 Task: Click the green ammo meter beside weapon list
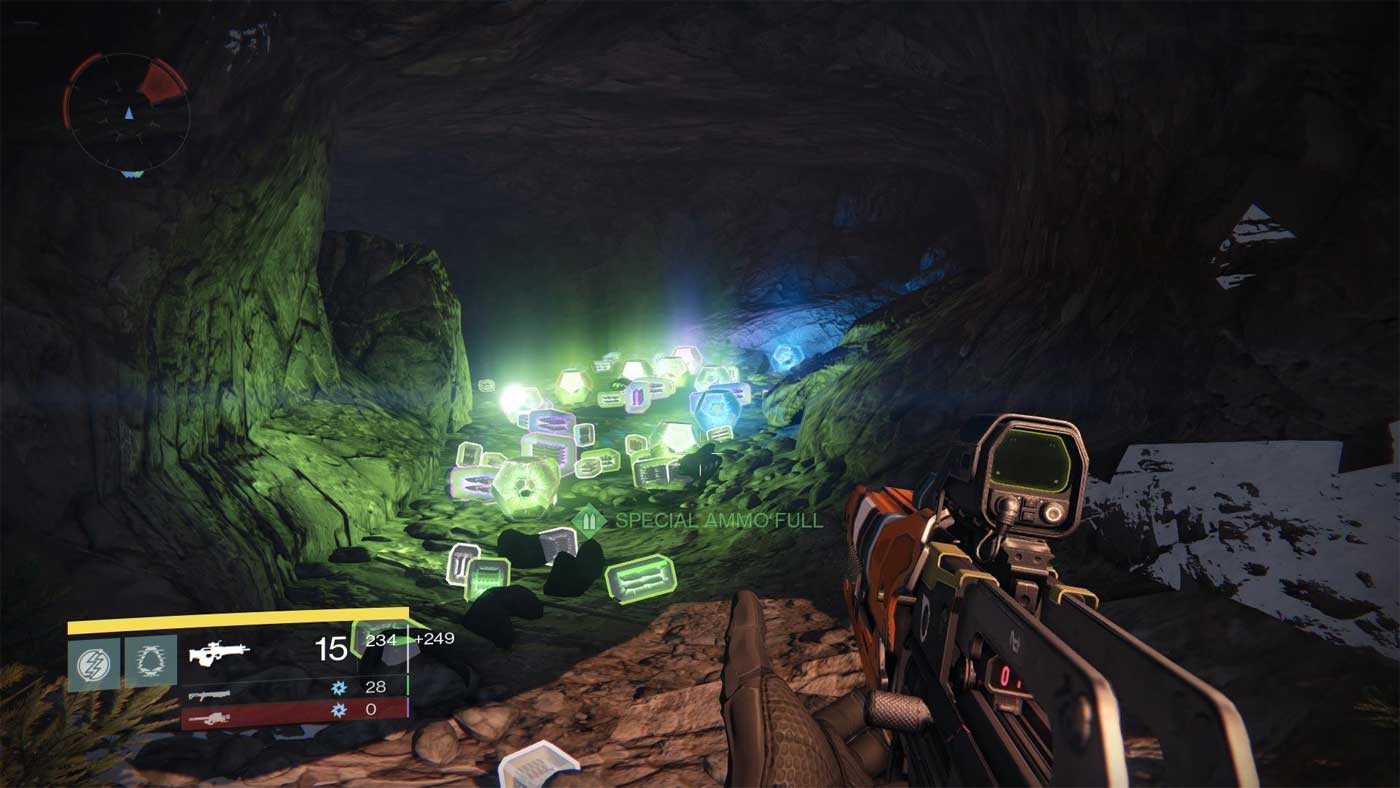tap(406, 685)
